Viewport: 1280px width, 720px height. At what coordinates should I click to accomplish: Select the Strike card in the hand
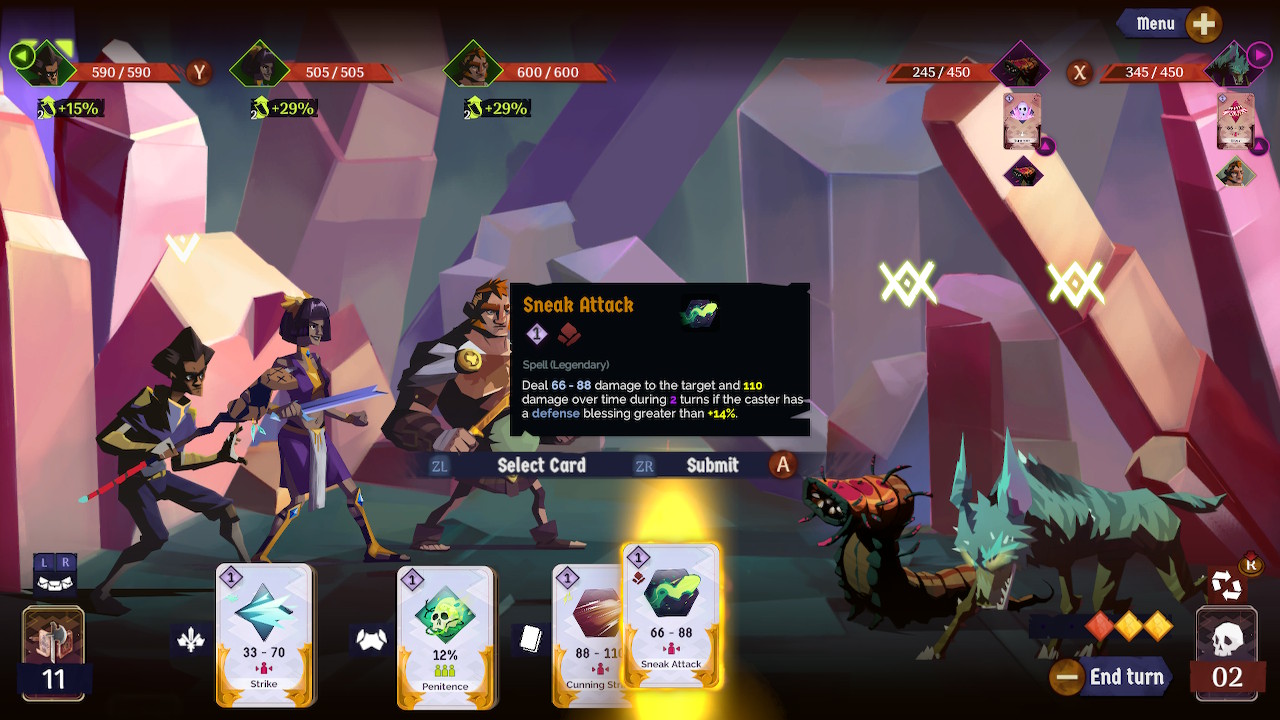coord(265,636)
